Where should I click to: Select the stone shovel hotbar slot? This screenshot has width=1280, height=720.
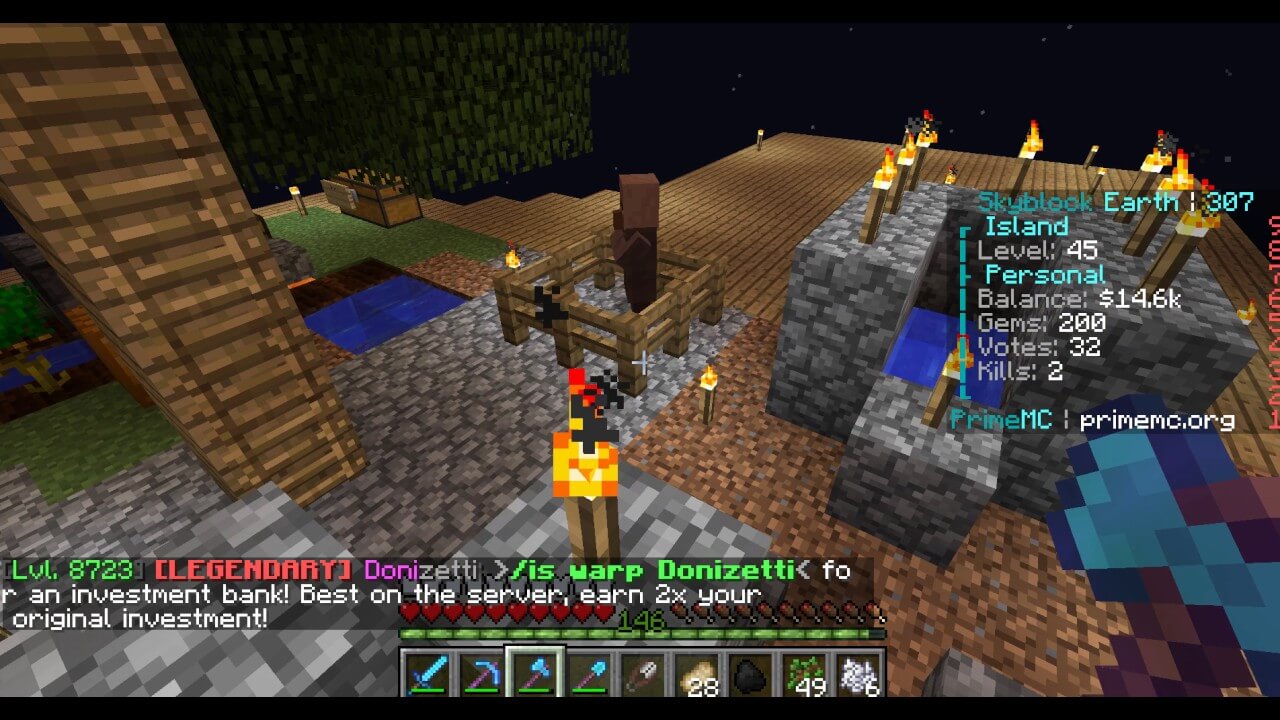coord(642,673)
